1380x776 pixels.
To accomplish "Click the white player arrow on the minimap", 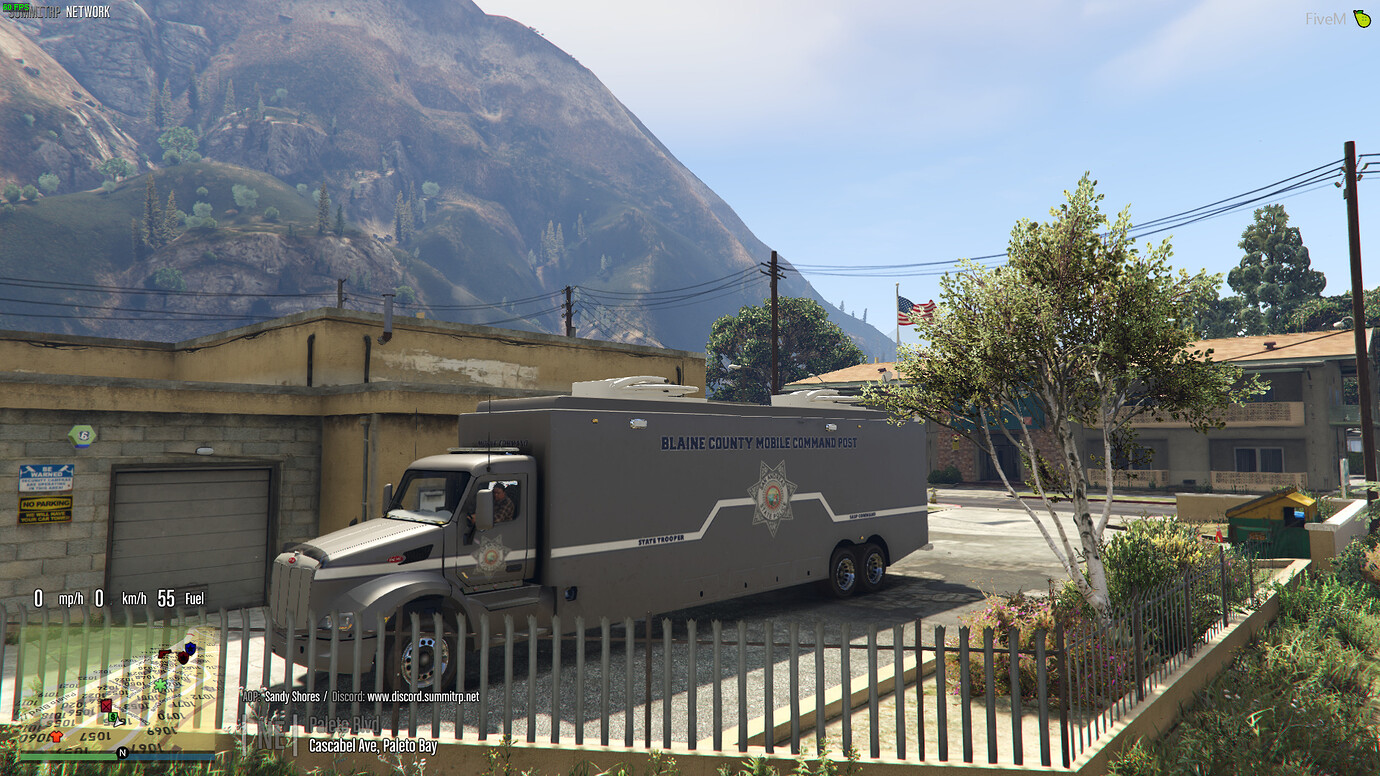I will (x=118, y=723).
